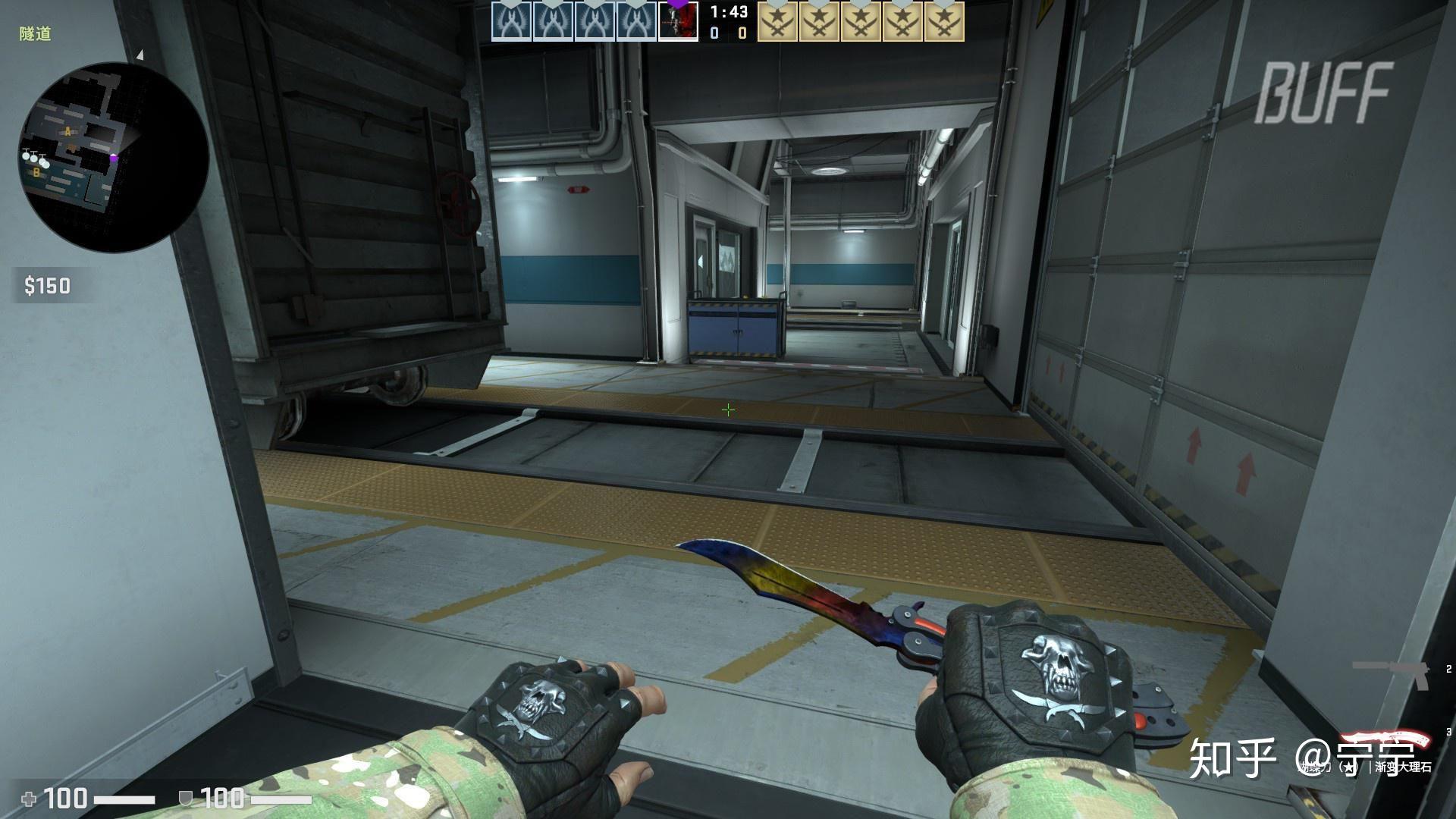
Task: Toggle the purple ping indicator above the enemy avatar
Action: tap(677, 4)
